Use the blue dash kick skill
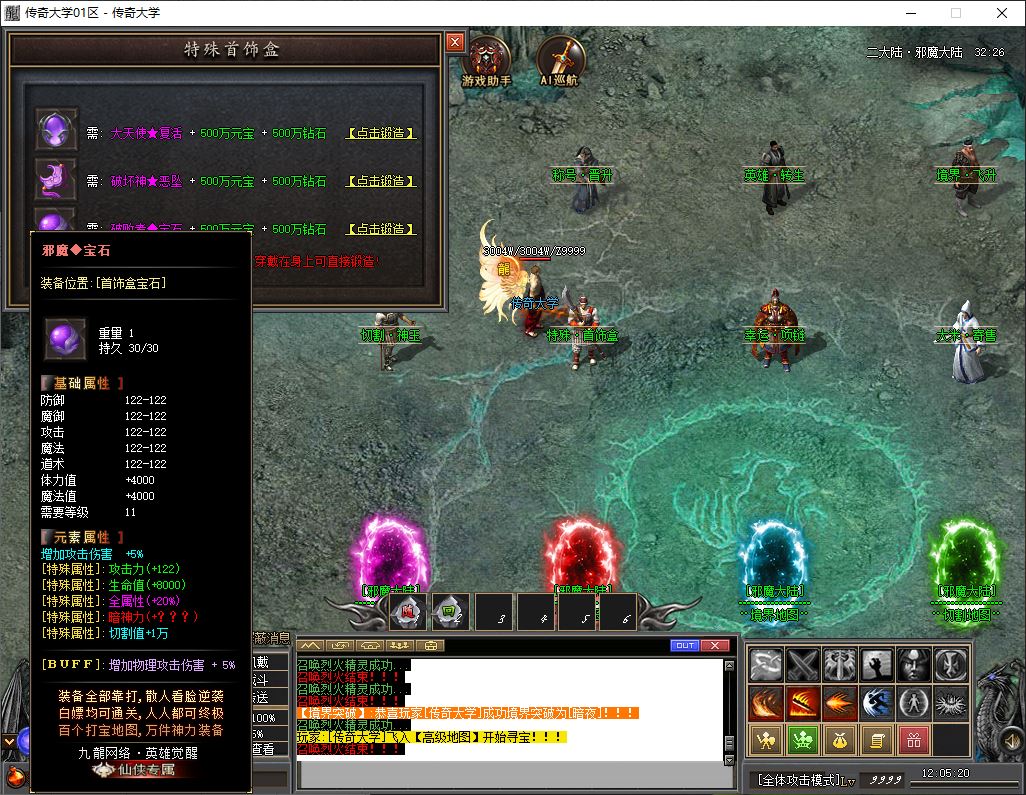Image resolution: width=1026 pixels, height=795 pixels. point(877,702)
